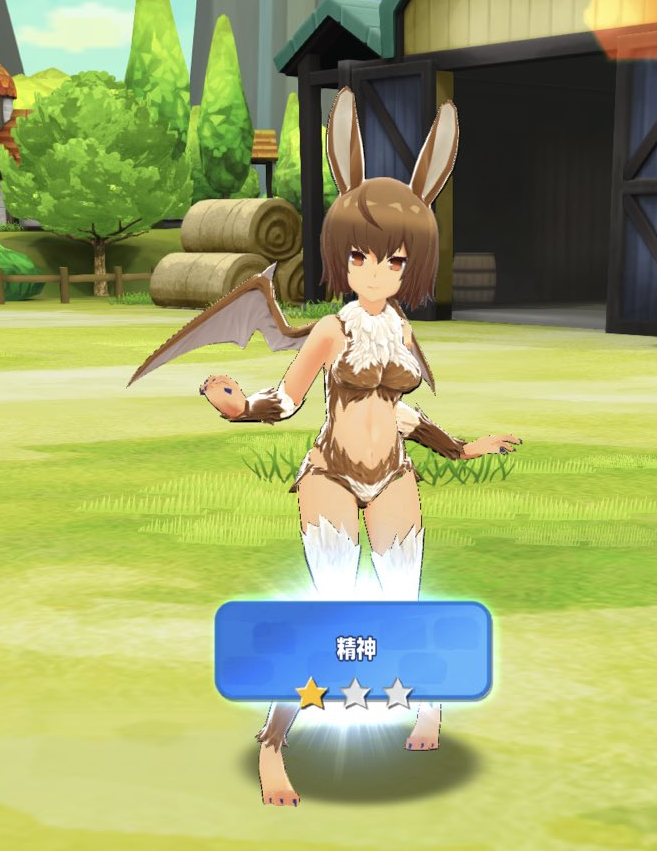The width and height of the screenshot is (657, 851).
Task: Click the blue 精神 panel
Action: click(x=354, y=650)
